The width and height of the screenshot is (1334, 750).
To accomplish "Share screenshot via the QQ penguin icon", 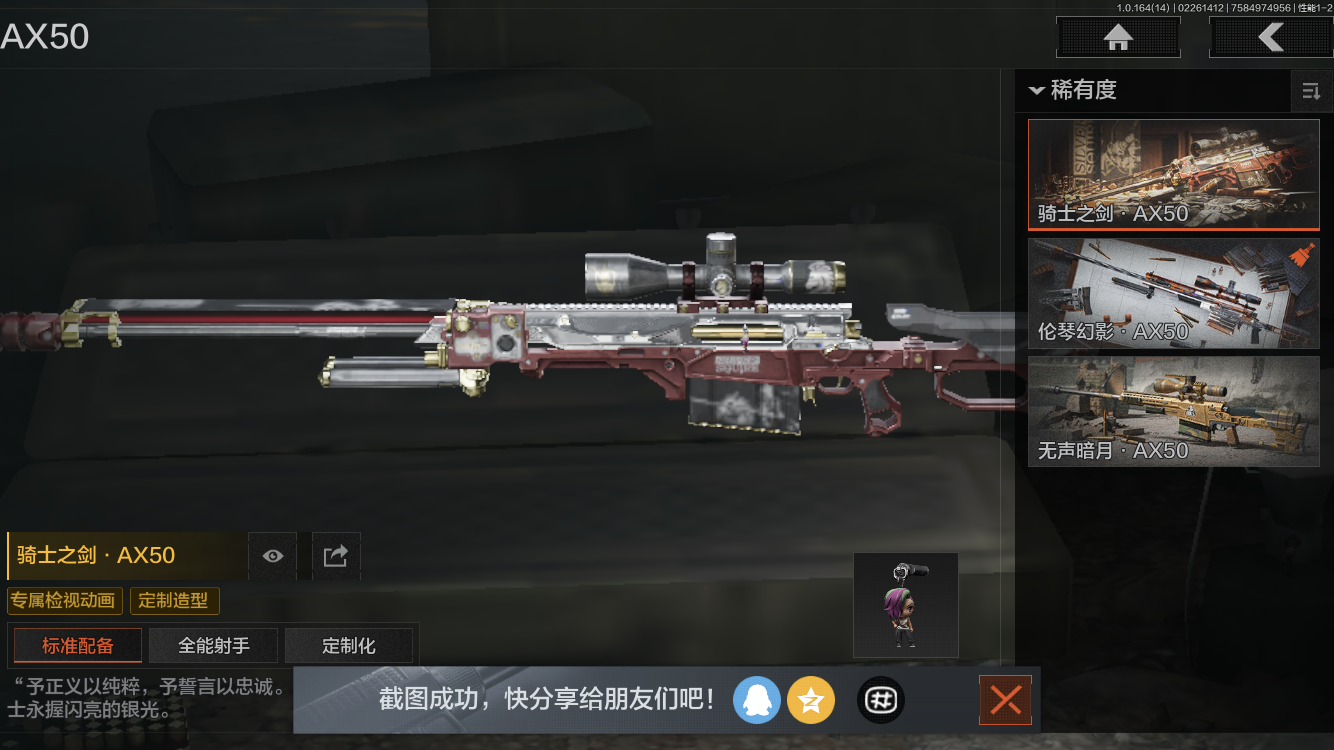I will (757, 700).
